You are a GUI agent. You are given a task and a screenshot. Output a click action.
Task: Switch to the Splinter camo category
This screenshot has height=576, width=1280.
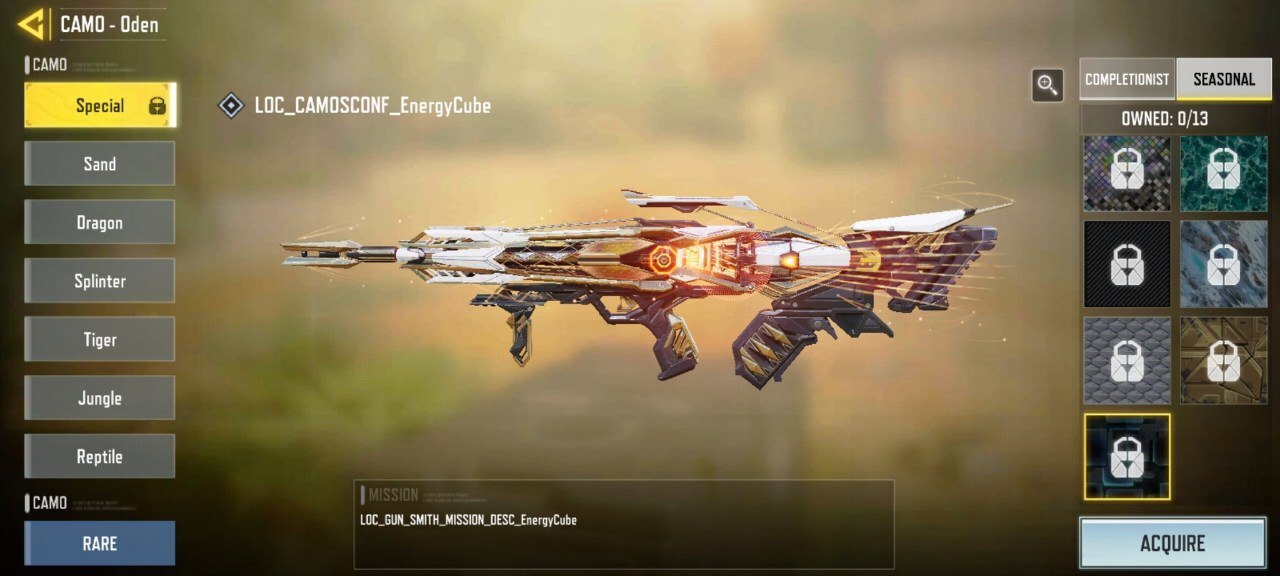tap(100, 281)
